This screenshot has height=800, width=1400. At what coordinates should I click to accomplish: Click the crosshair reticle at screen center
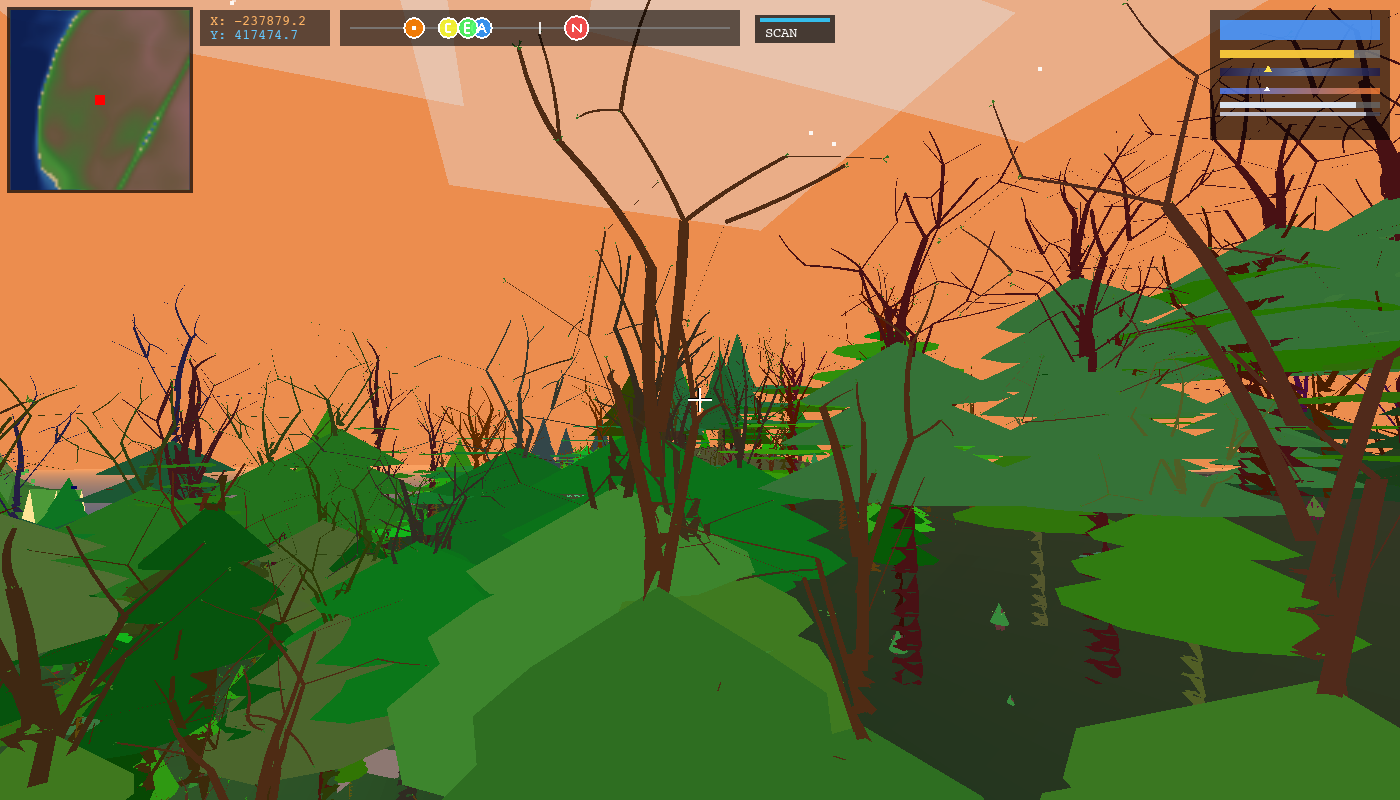(x=700, y=400)
